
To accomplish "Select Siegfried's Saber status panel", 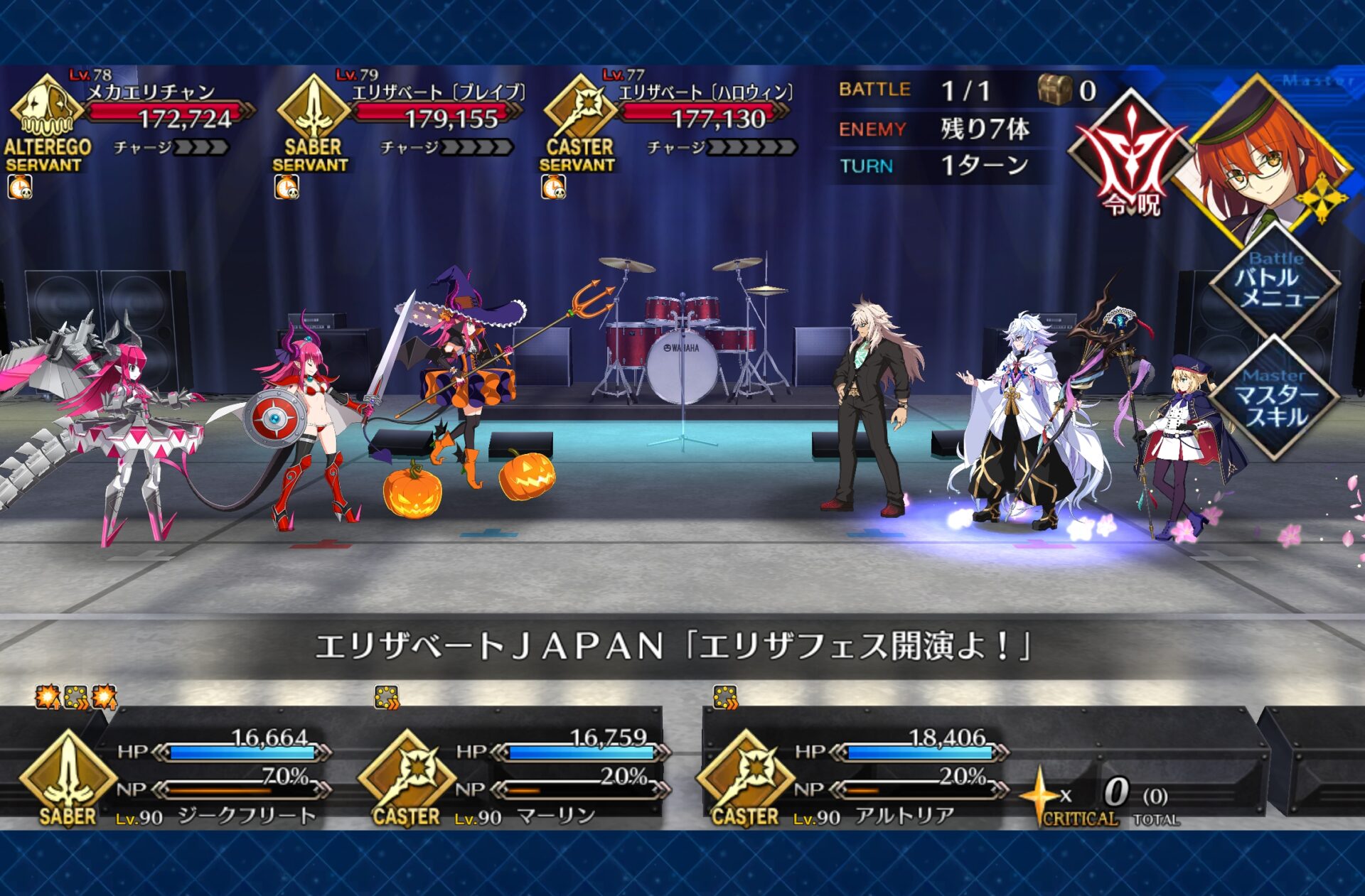I will tap(178, 777).
